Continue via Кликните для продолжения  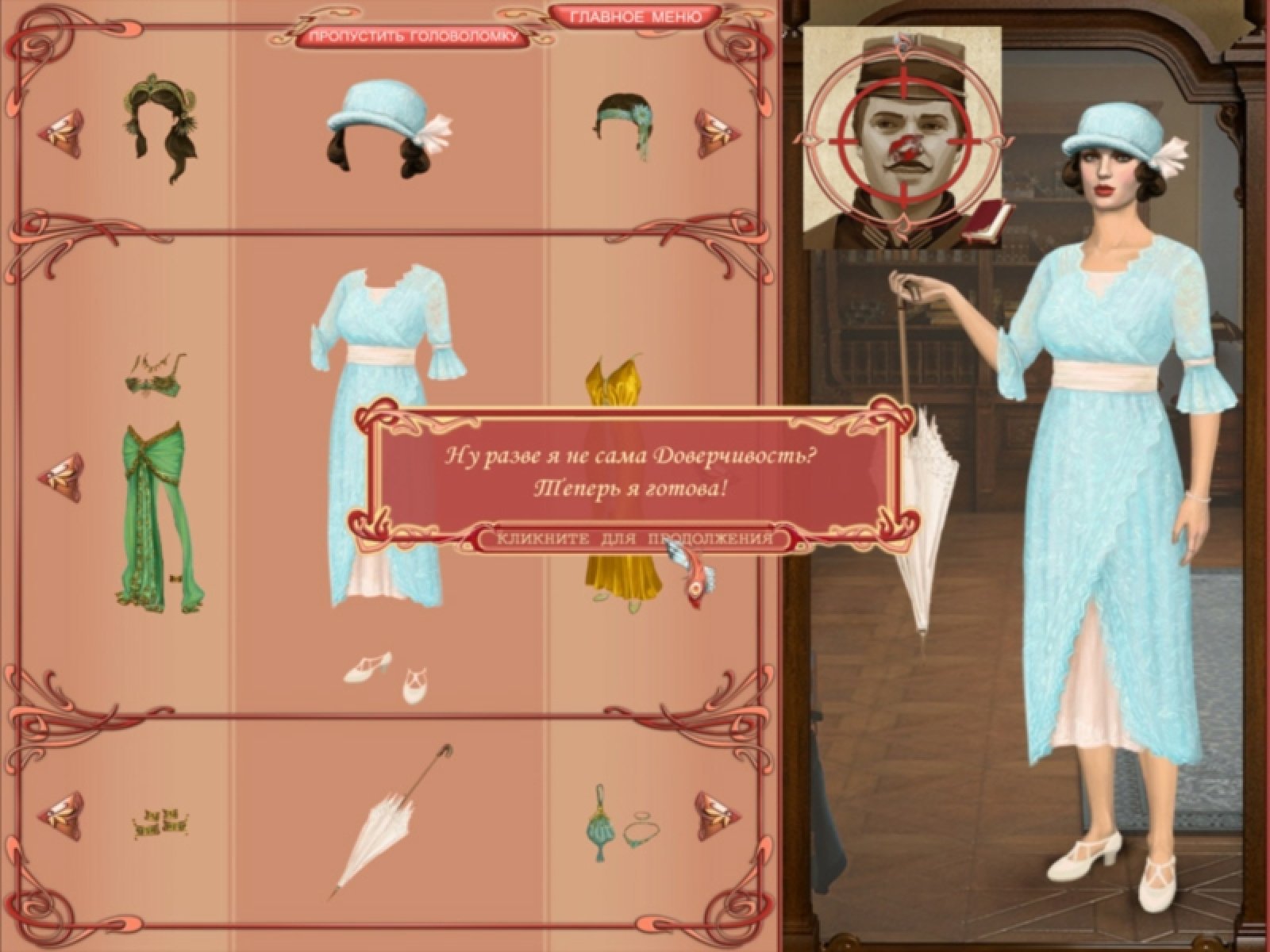[633, 539]
